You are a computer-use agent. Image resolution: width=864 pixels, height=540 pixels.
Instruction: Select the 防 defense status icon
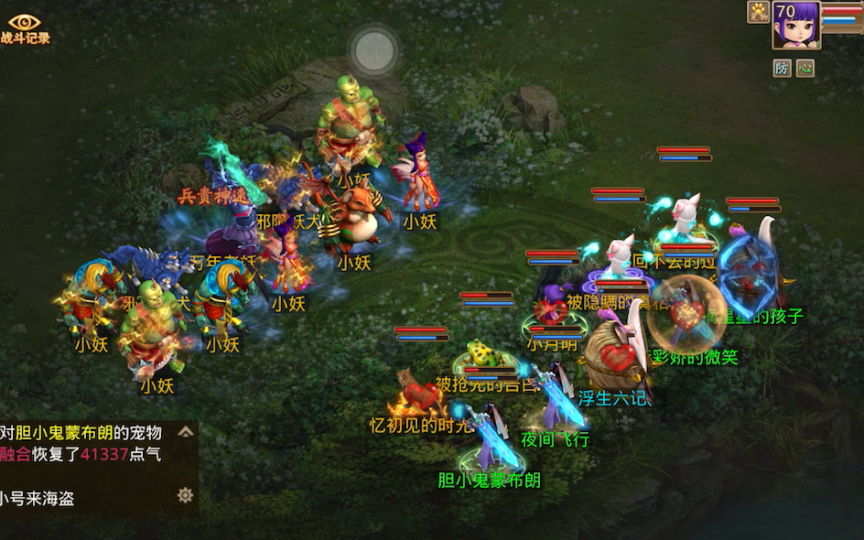coord(782,68)
